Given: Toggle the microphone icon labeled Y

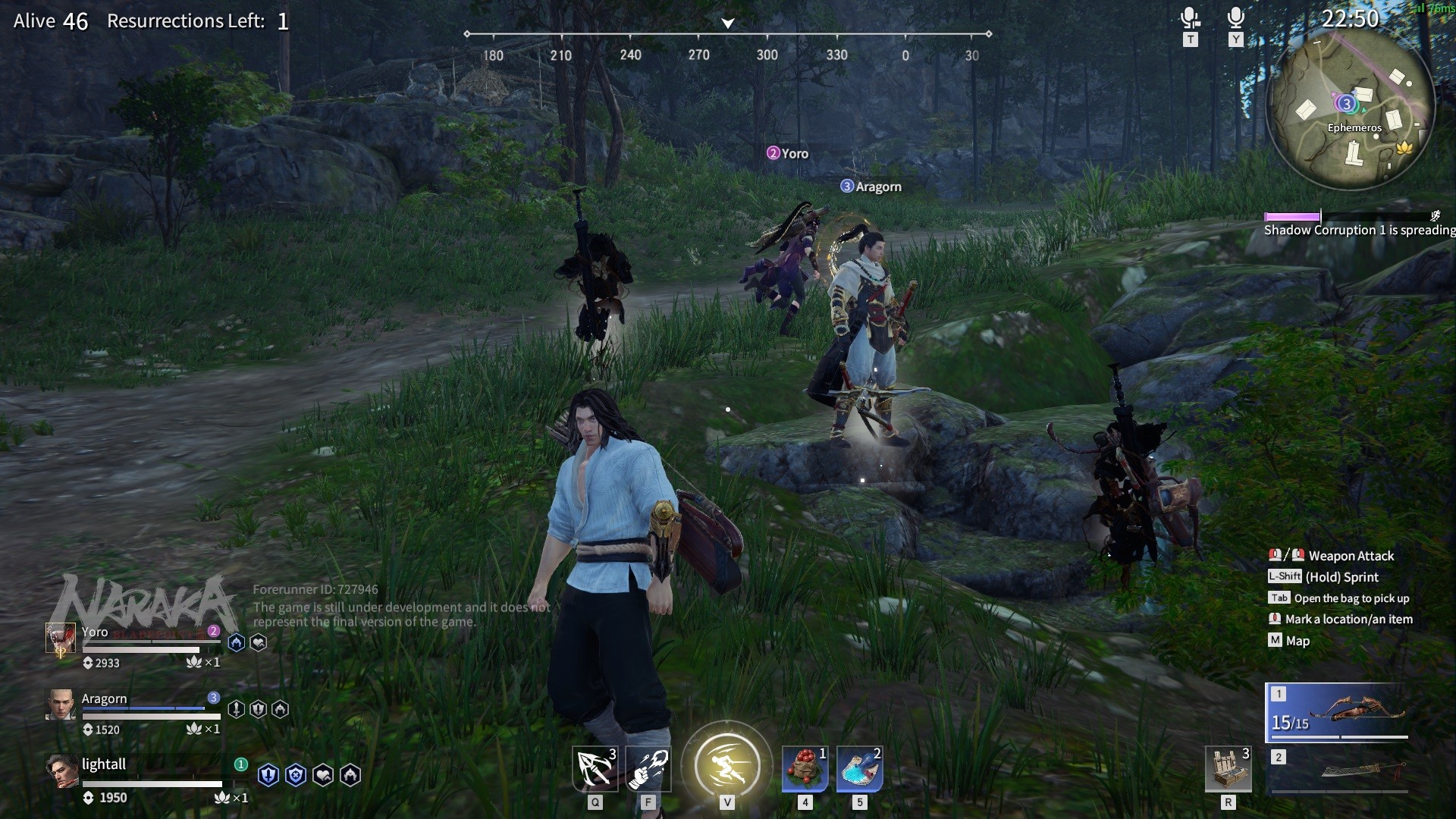Looking at the screenshot, I should coord(1235,18).
